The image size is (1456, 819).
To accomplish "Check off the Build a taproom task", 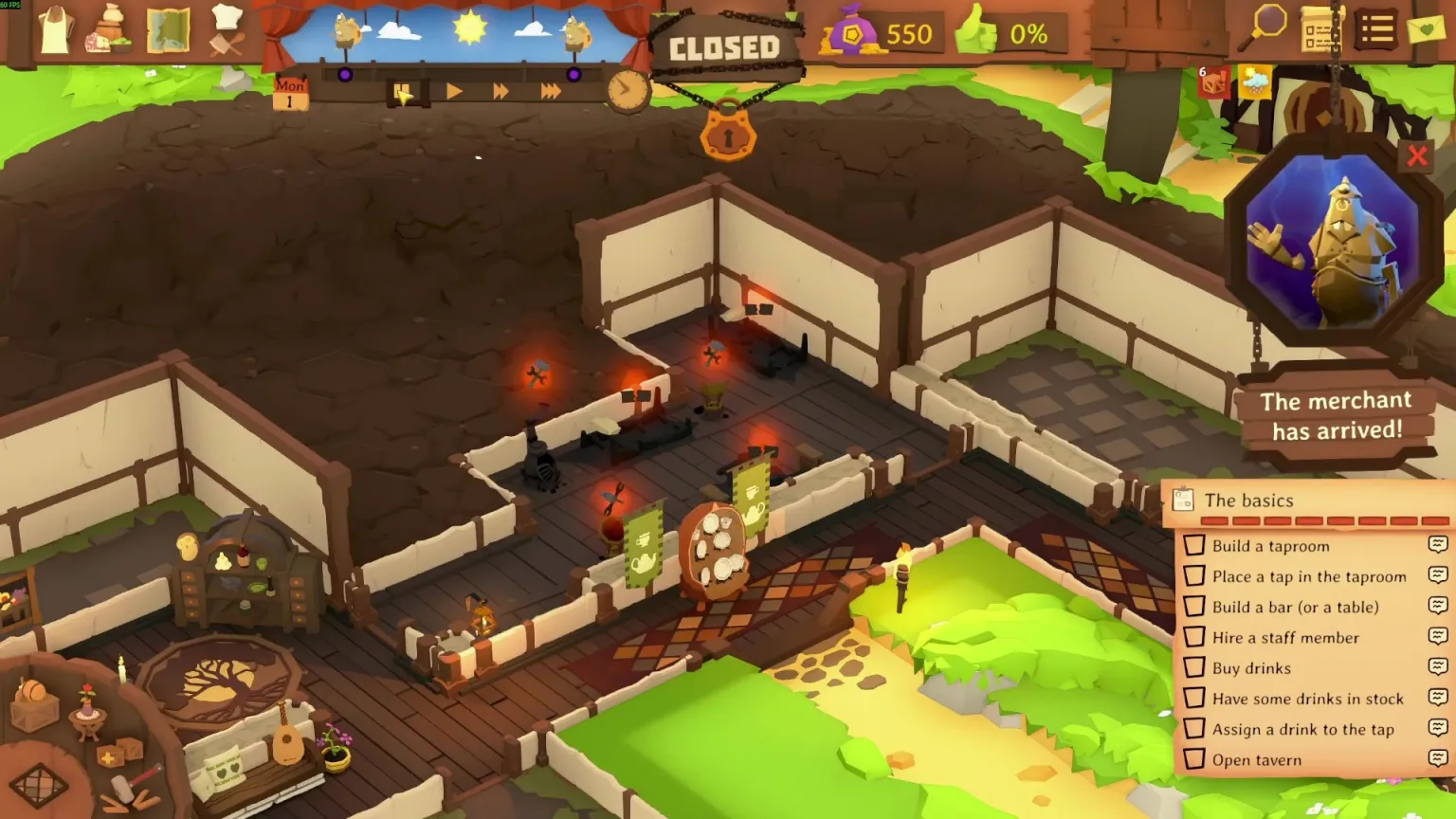I will pos(1195,546).
